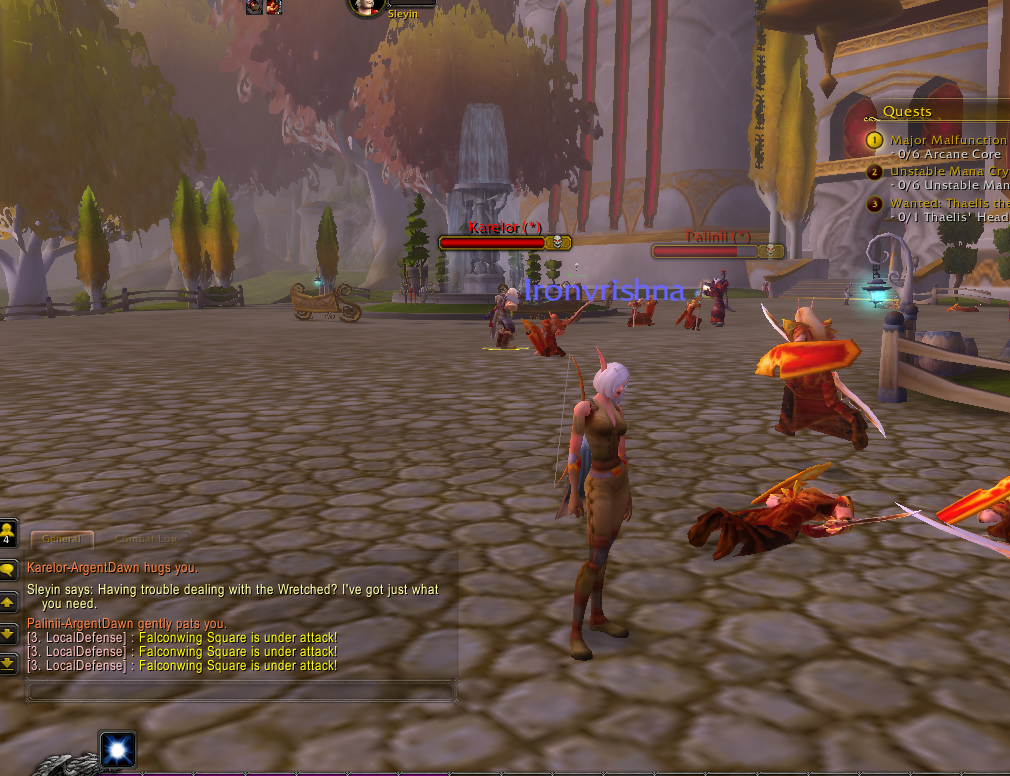Open the social friends list button
The image size is (1010, 776).
8,532
